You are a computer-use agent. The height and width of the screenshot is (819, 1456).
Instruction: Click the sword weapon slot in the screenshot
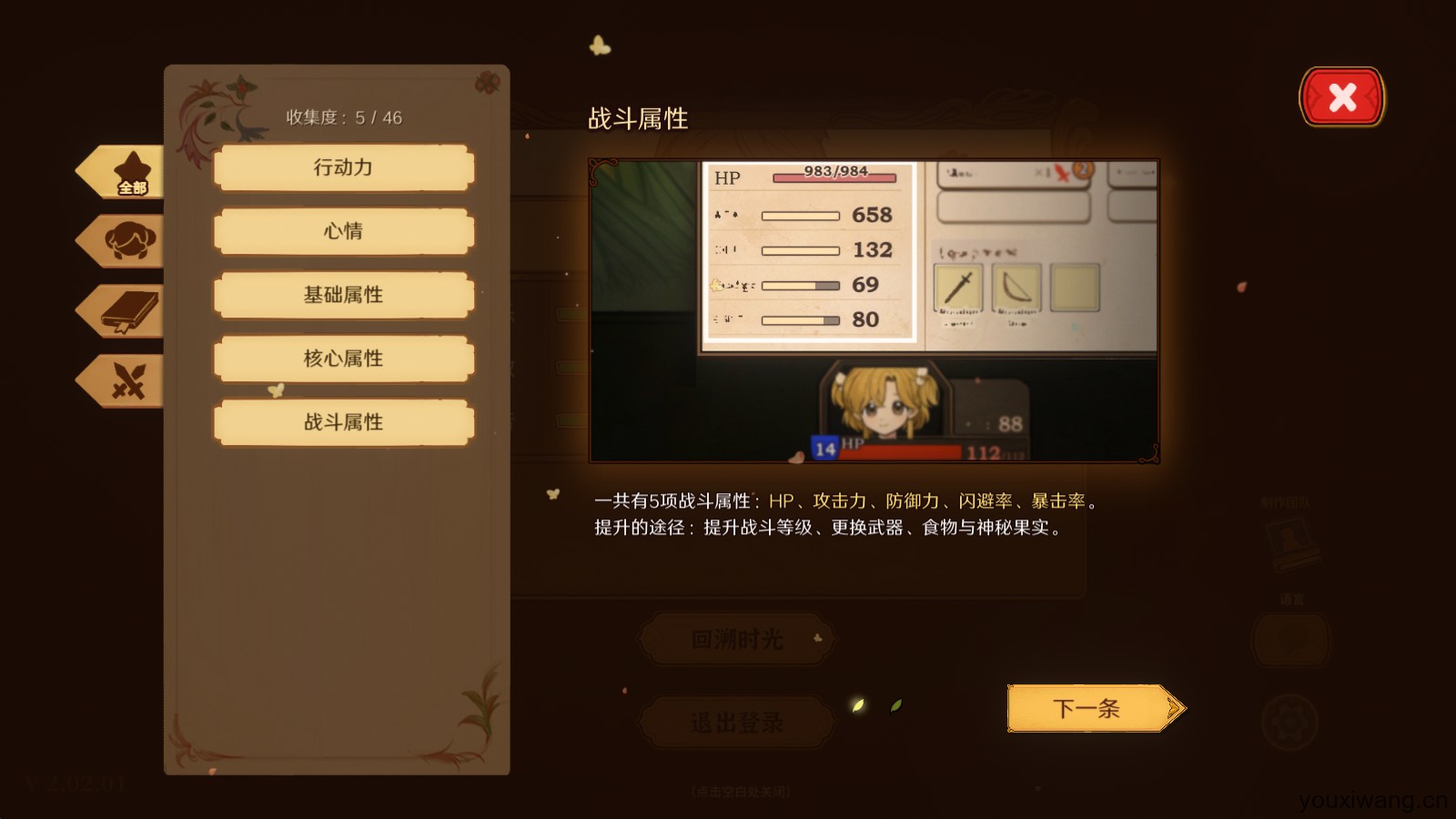[x=959, y=288]
